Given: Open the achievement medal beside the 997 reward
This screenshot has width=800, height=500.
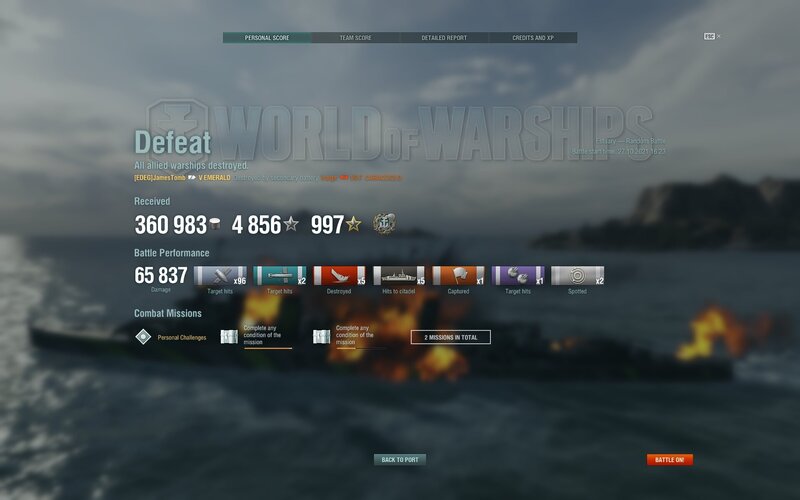Looking at the screenshot, I should (383, 224).
